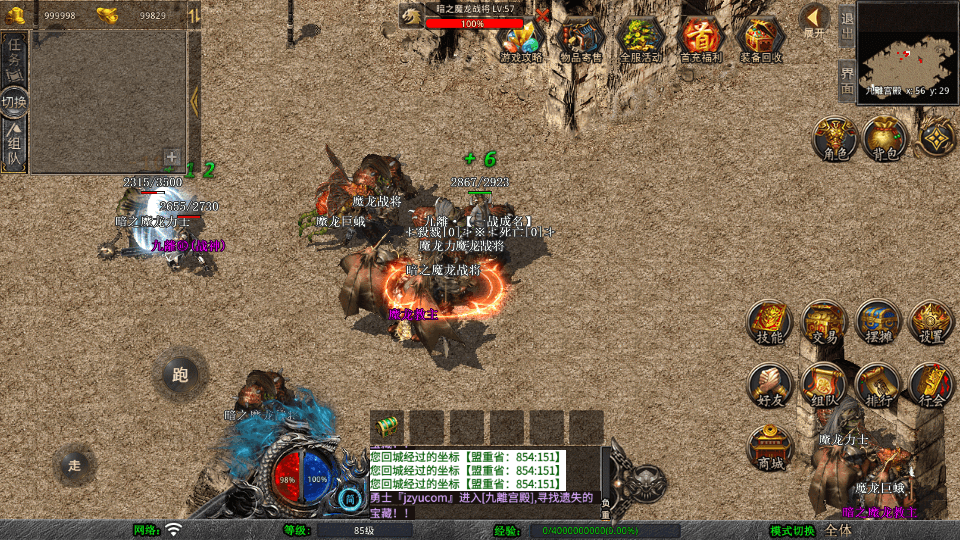Open the 设置 settings menu
Image resolution: width=960 pixels, height=540 pixels.
(x=931, y=322)
